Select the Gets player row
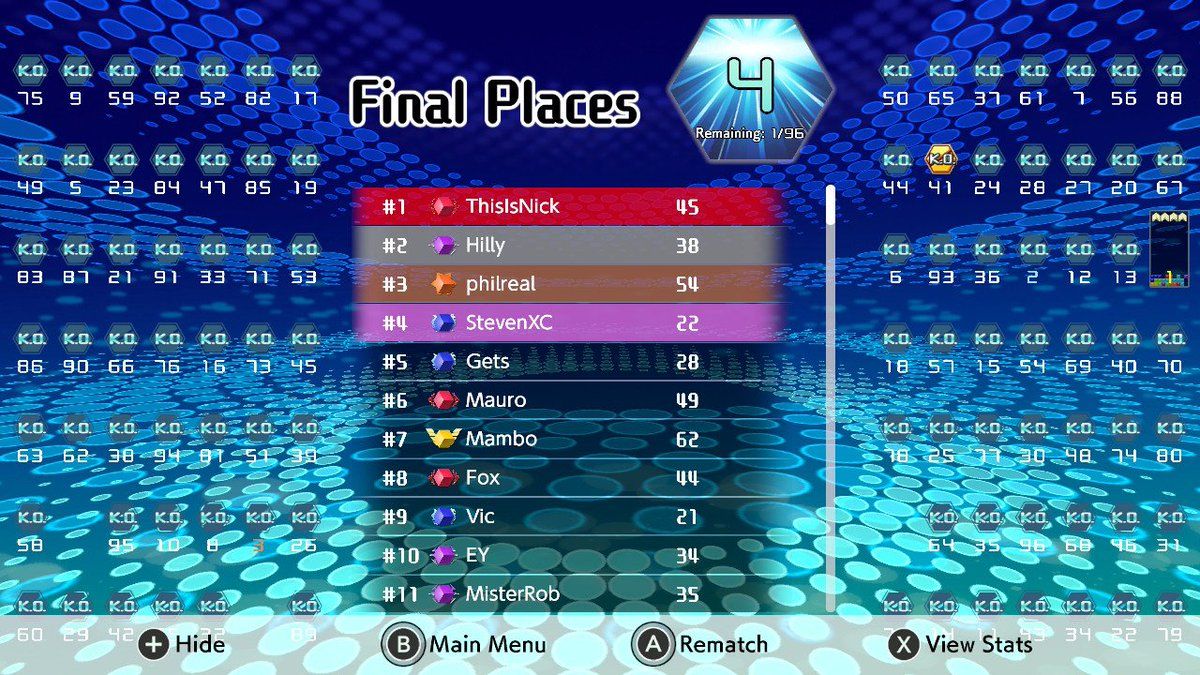The height and width of the screenshot is (675, 1200). [568, 362]
